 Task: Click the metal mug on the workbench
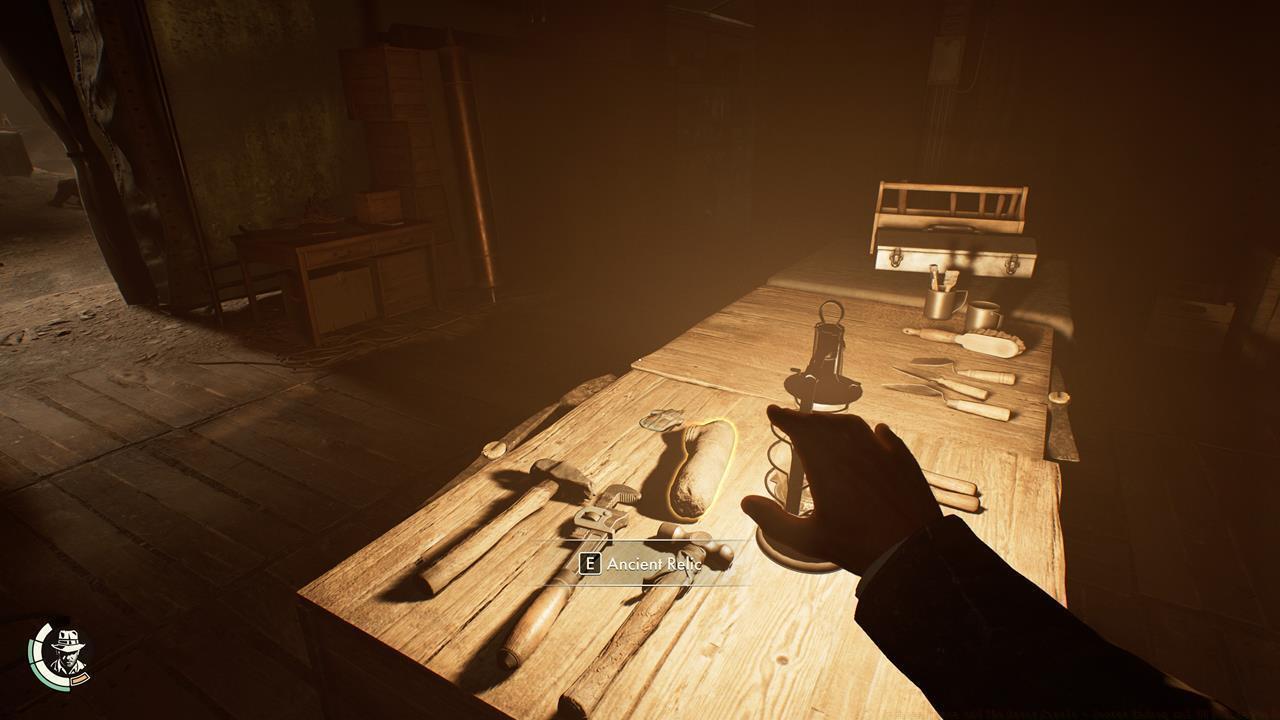(943, 305)
